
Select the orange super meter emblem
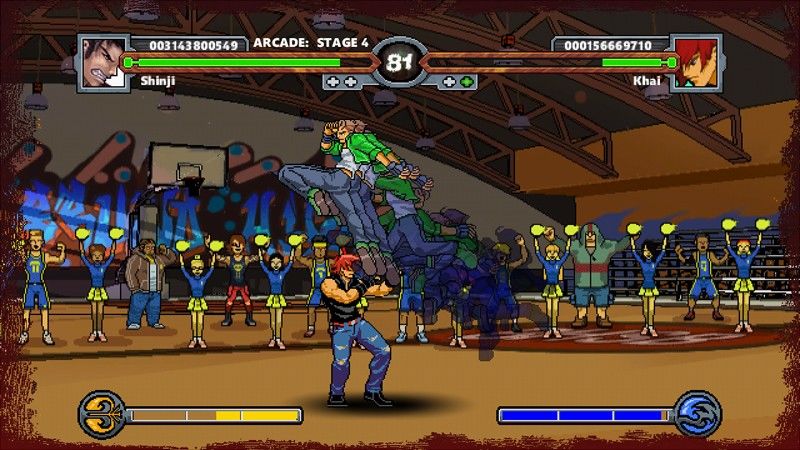pyautogui.click(x=100, y=413)
